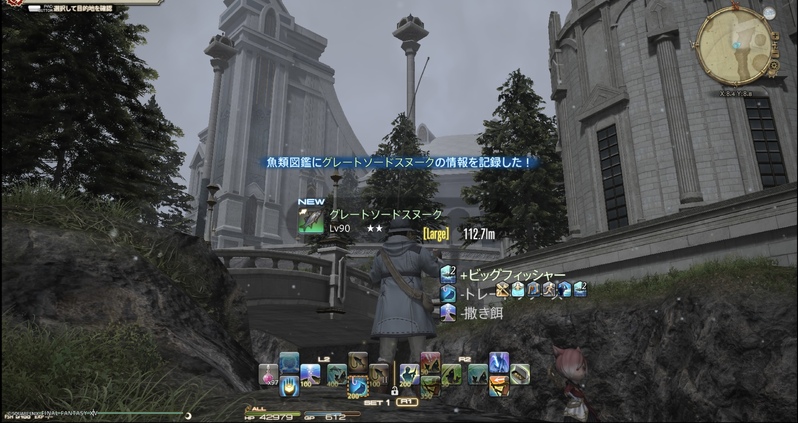Select the pink potion hotbar slot

point(268,374)
